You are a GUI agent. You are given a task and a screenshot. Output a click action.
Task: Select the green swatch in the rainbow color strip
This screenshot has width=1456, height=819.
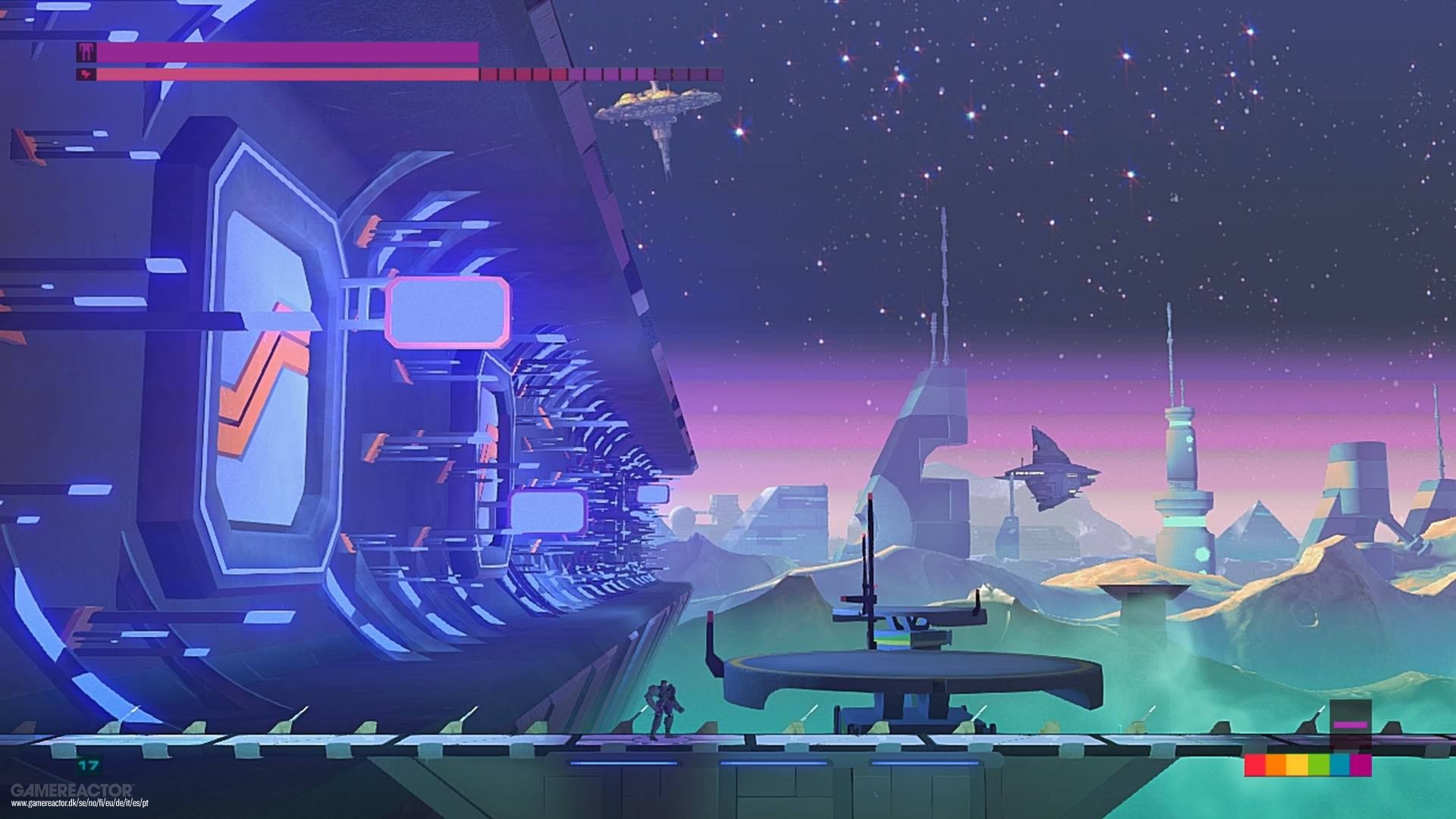1318,765
